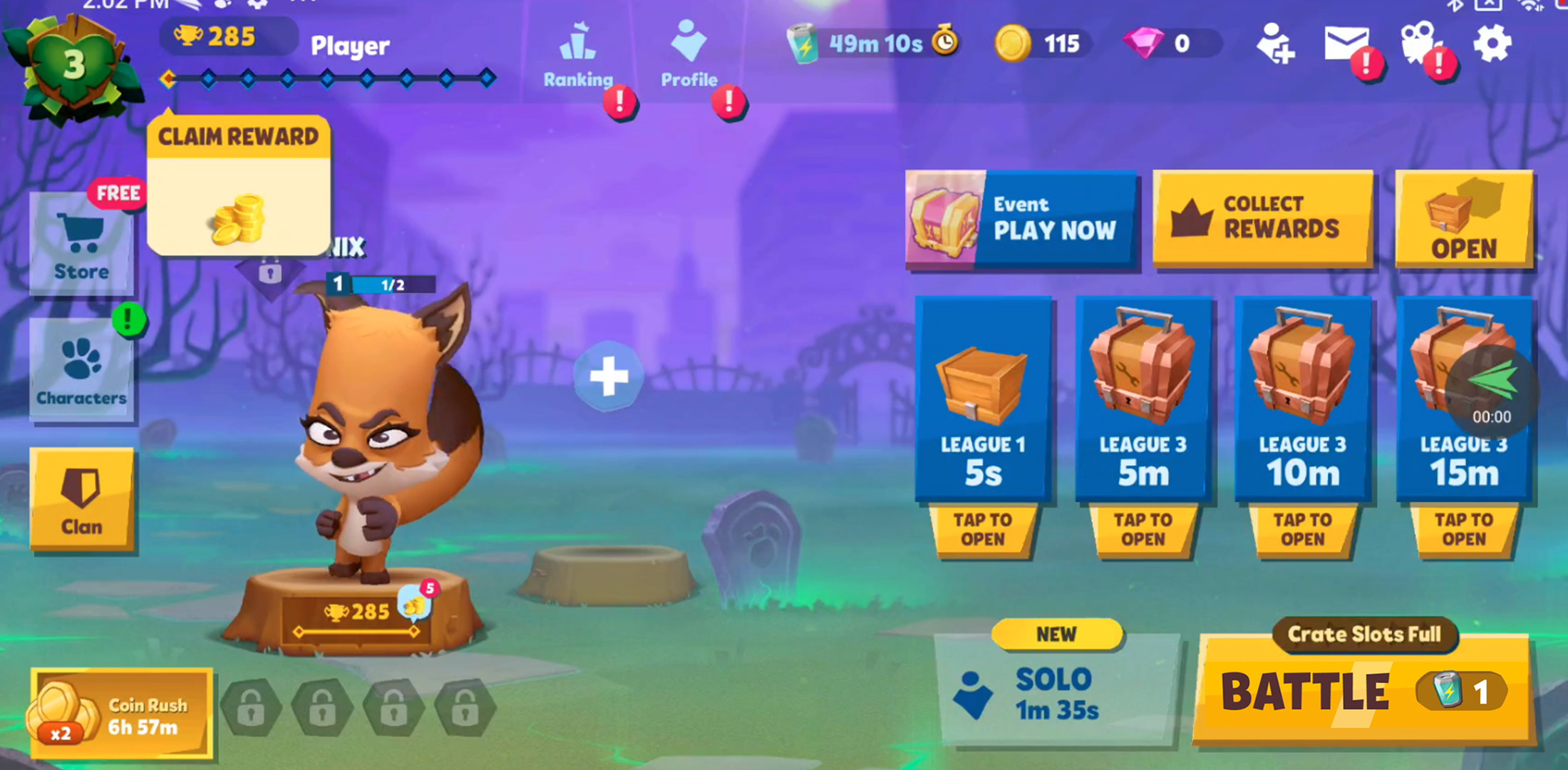Activate the Coin Rush x2 booster

click(x=121, y=714)
